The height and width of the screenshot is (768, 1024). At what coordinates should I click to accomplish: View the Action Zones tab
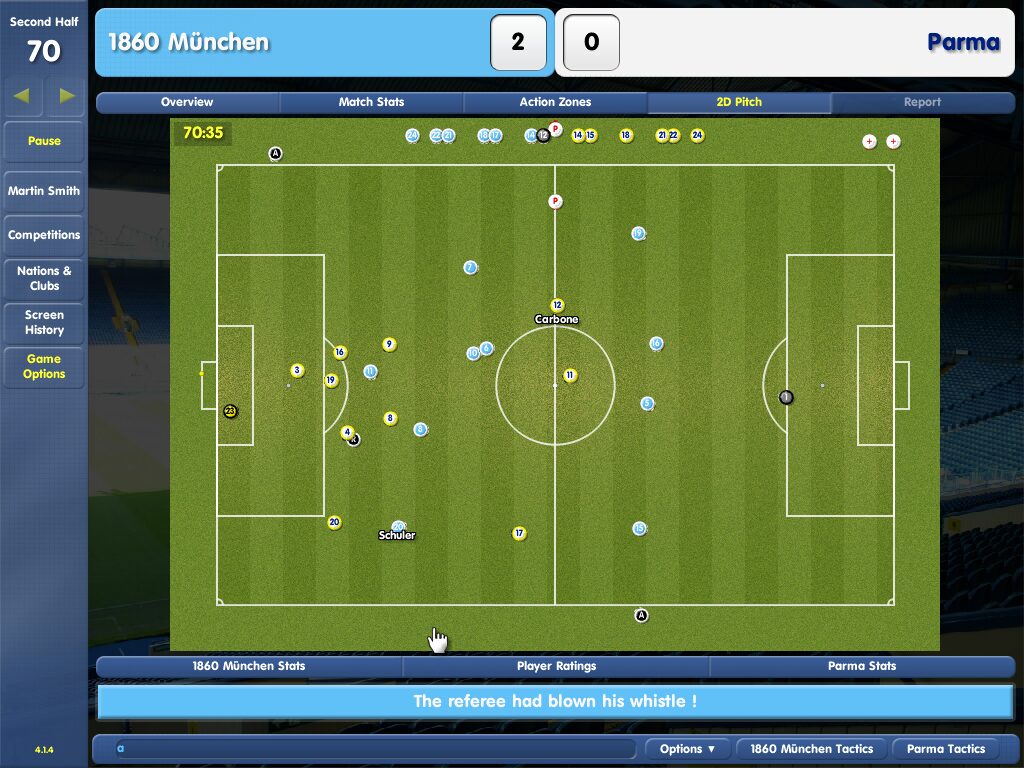(x=555, y=102)
